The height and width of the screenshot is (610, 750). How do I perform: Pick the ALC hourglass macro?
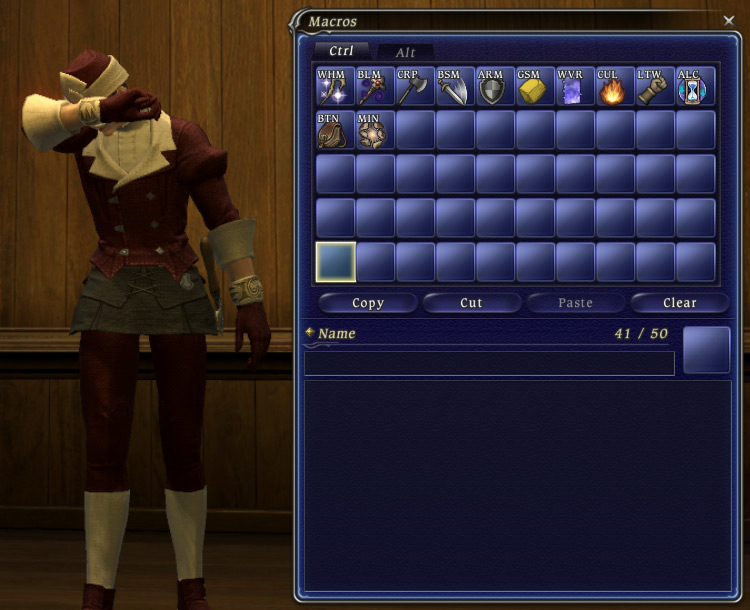tap(695, 87)
